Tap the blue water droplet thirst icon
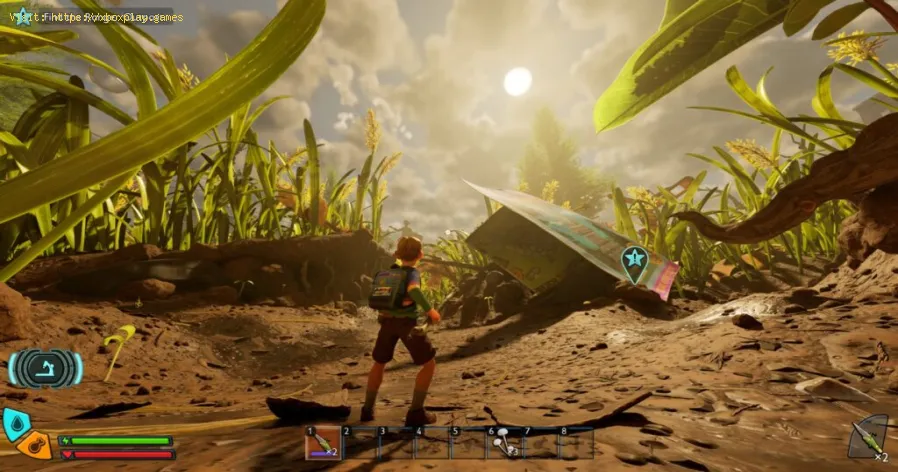The height and width of the screenshot is (472, 898). coord(14,423)
